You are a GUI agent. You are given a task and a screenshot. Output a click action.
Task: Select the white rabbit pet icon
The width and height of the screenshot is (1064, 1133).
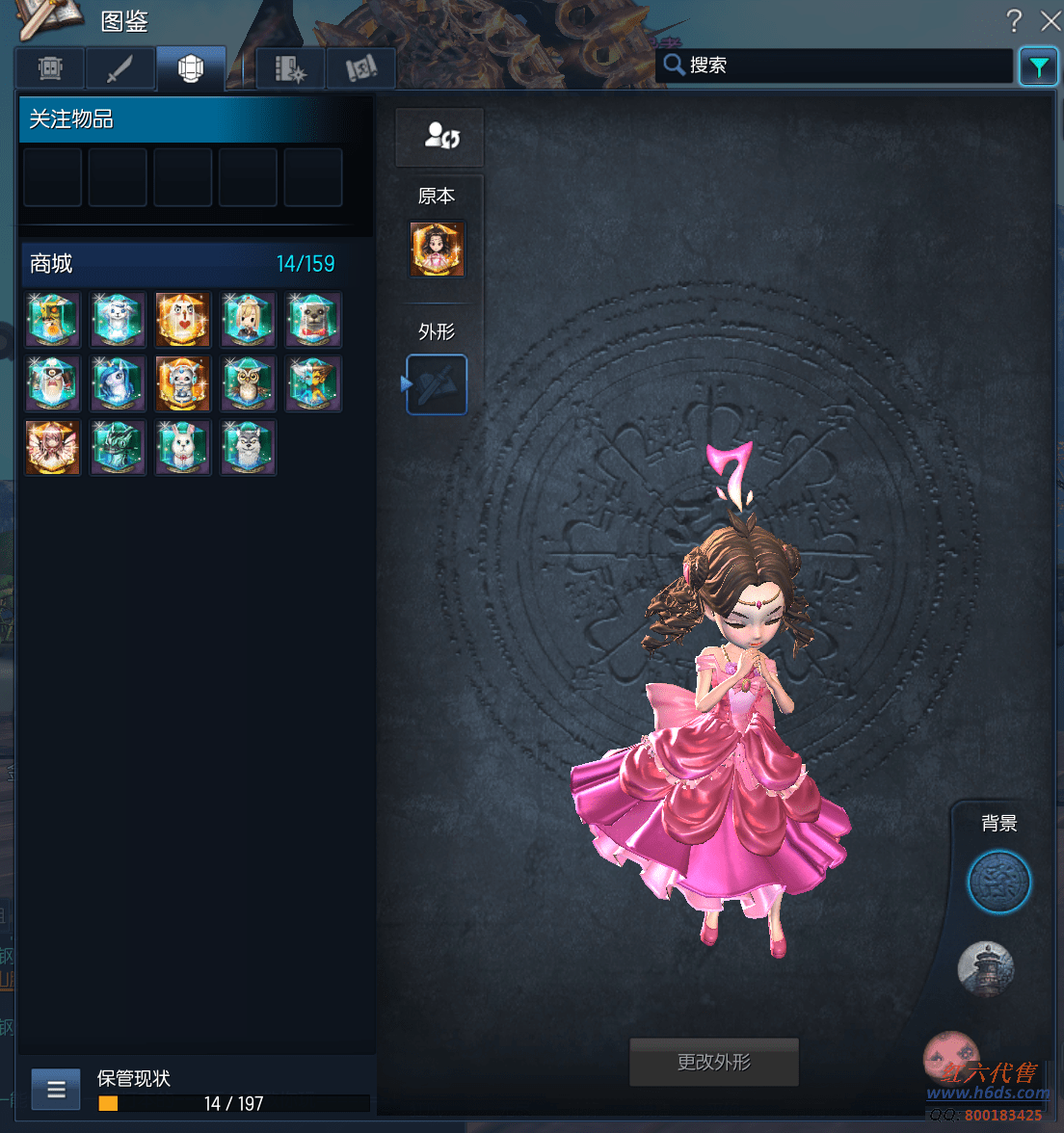[x=182, y=447]
